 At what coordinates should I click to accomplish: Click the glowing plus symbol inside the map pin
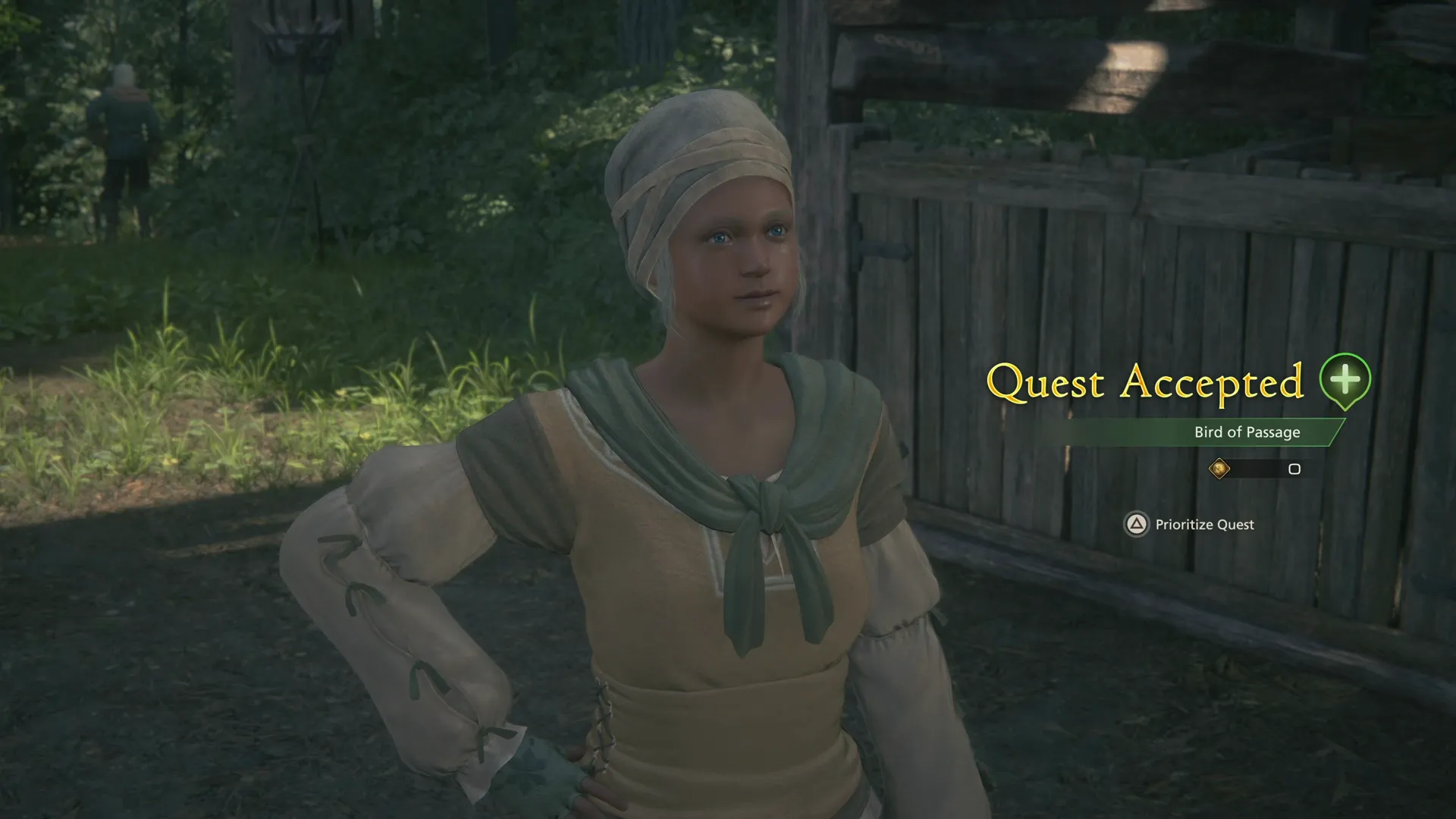click(1345, 378)
